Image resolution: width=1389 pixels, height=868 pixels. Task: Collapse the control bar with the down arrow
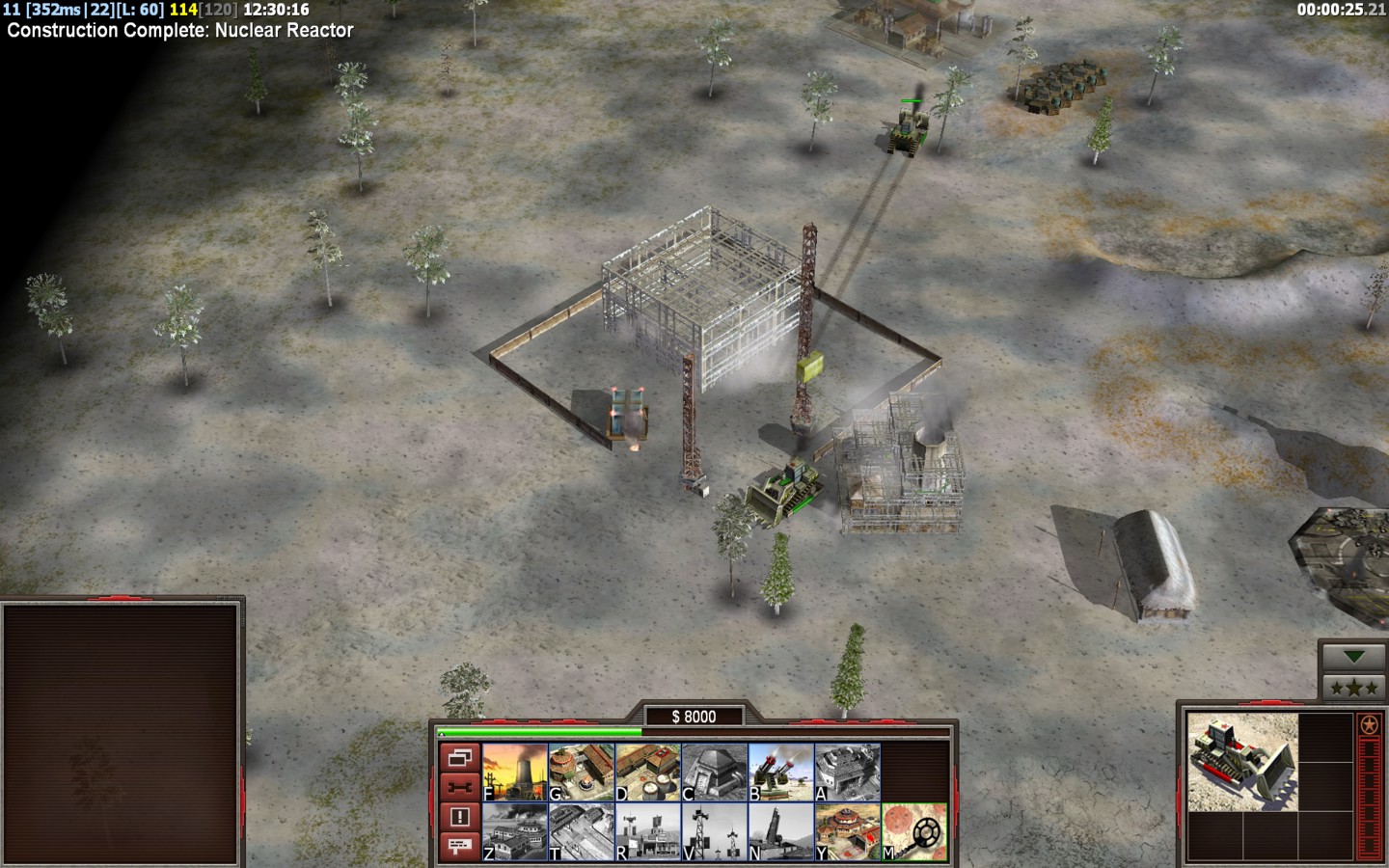coord(1354,656)
